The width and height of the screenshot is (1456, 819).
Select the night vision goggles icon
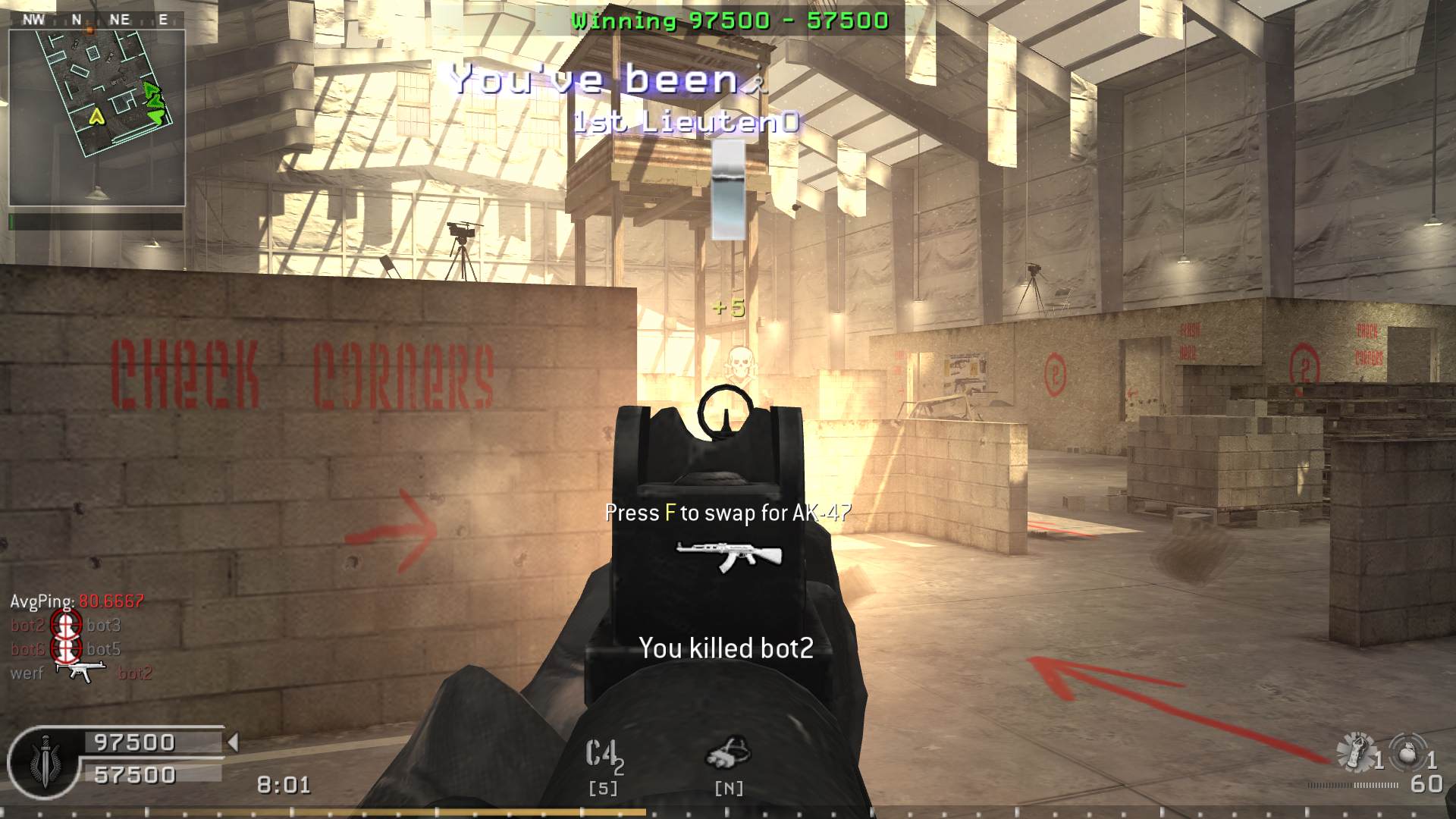click(728, 753)
